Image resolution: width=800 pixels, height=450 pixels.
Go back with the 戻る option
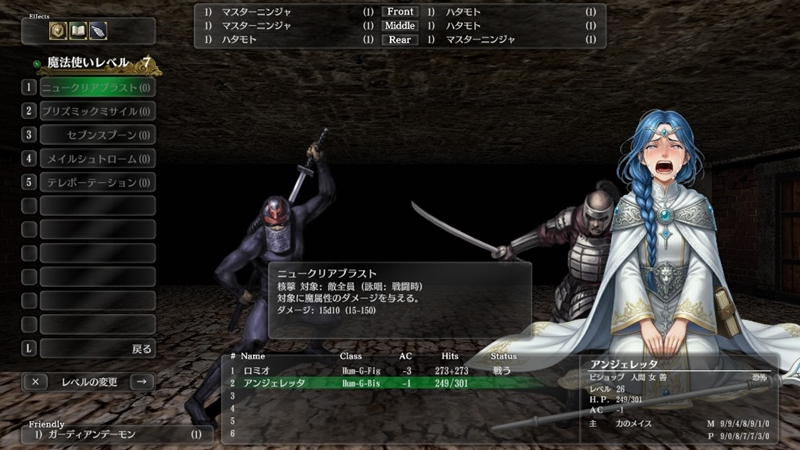(x=97, y=349)
